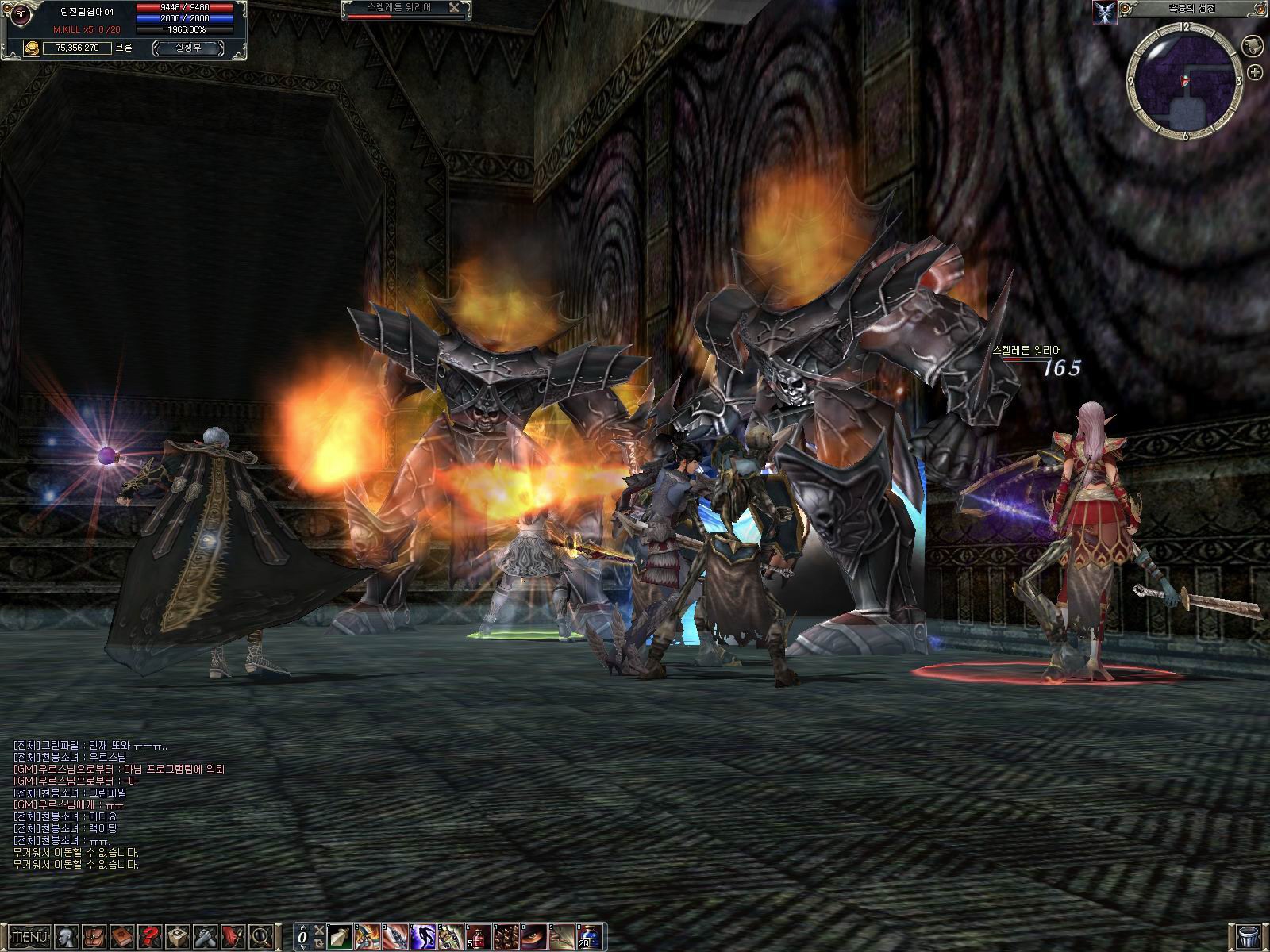
Task: Open the brown spellbook icon
Action: coord(122,936)
